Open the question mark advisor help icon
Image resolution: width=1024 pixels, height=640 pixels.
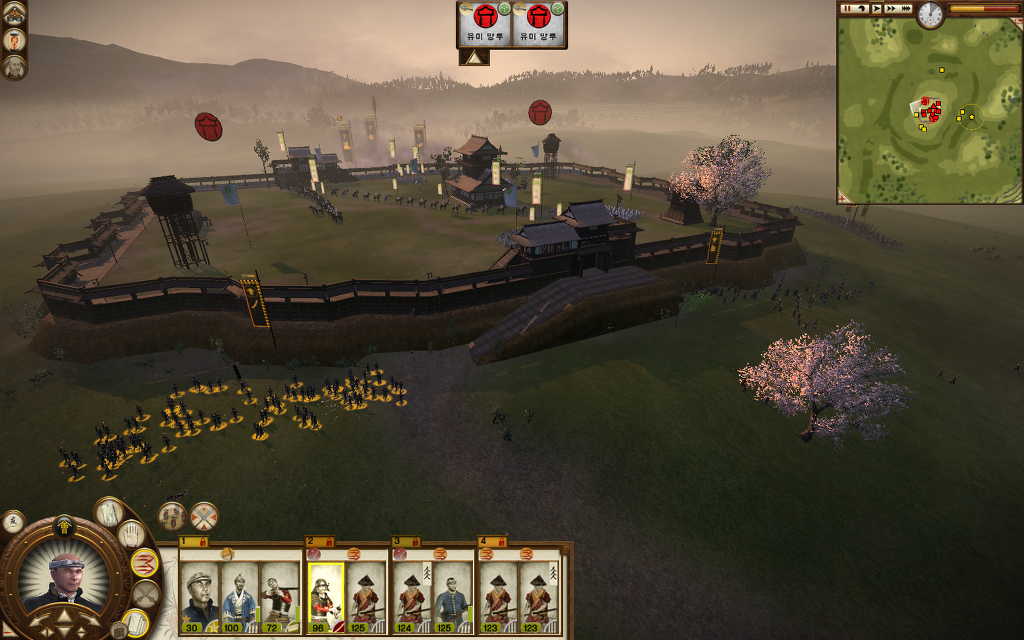click(x=15, y=39)
